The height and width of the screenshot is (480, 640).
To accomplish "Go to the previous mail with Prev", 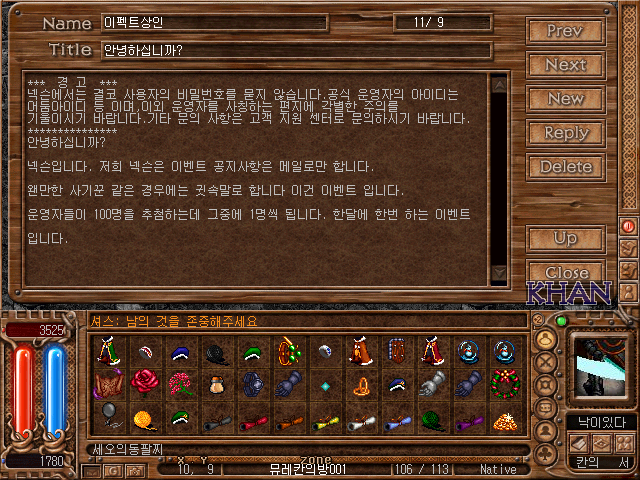I will click(x=565, y=30).
